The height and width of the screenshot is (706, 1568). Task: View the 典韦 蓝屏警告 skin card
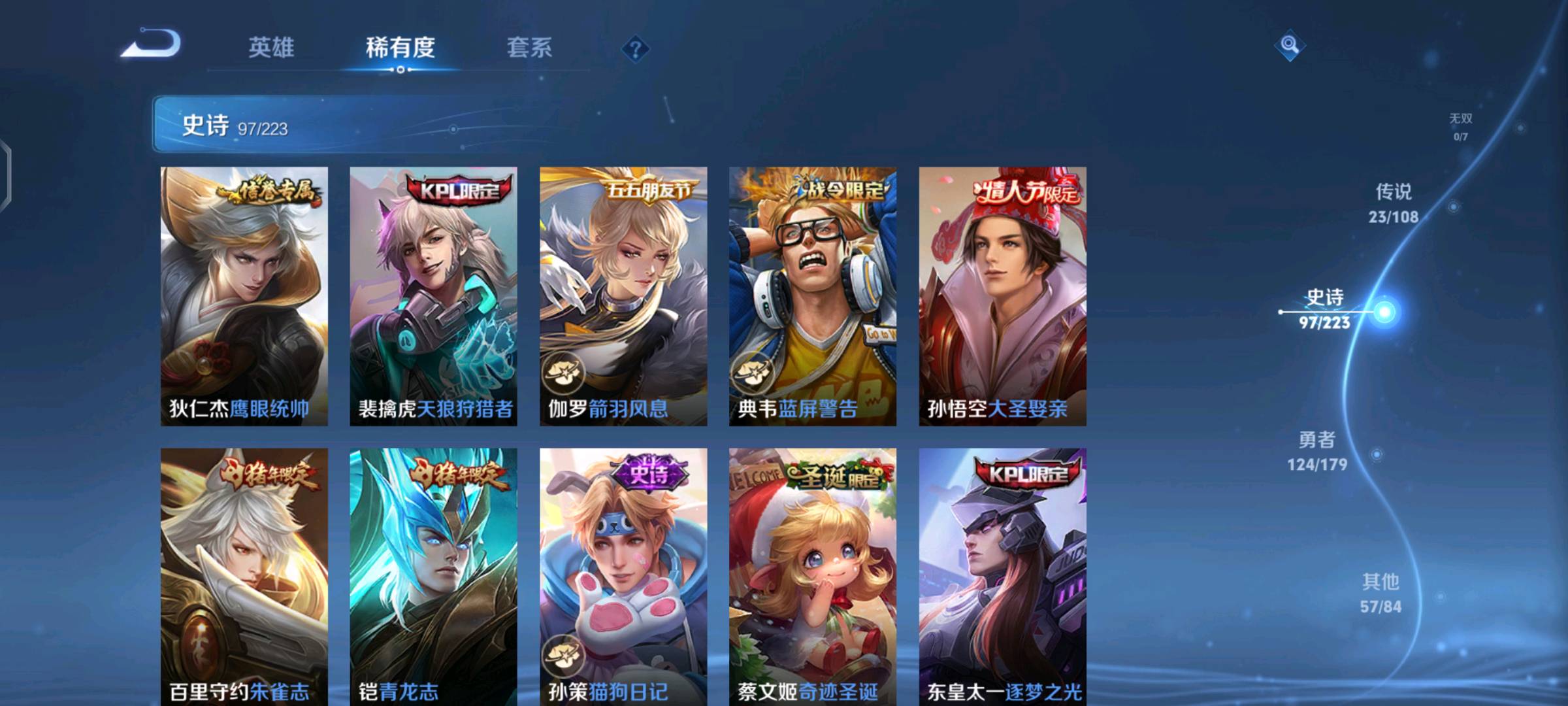coord(813,296)
